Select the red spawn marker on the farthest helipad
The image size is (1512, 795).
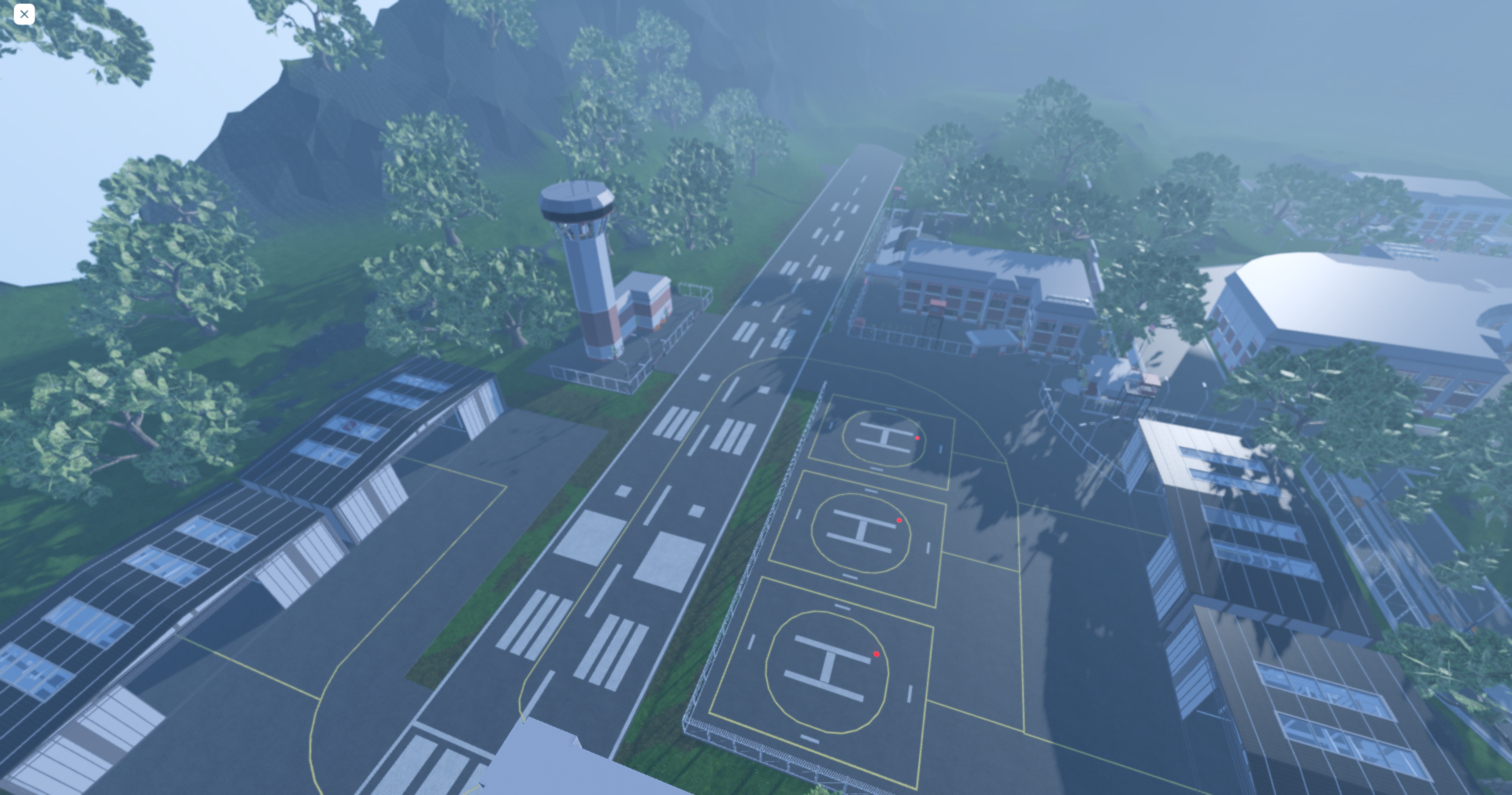pos(916,440)
